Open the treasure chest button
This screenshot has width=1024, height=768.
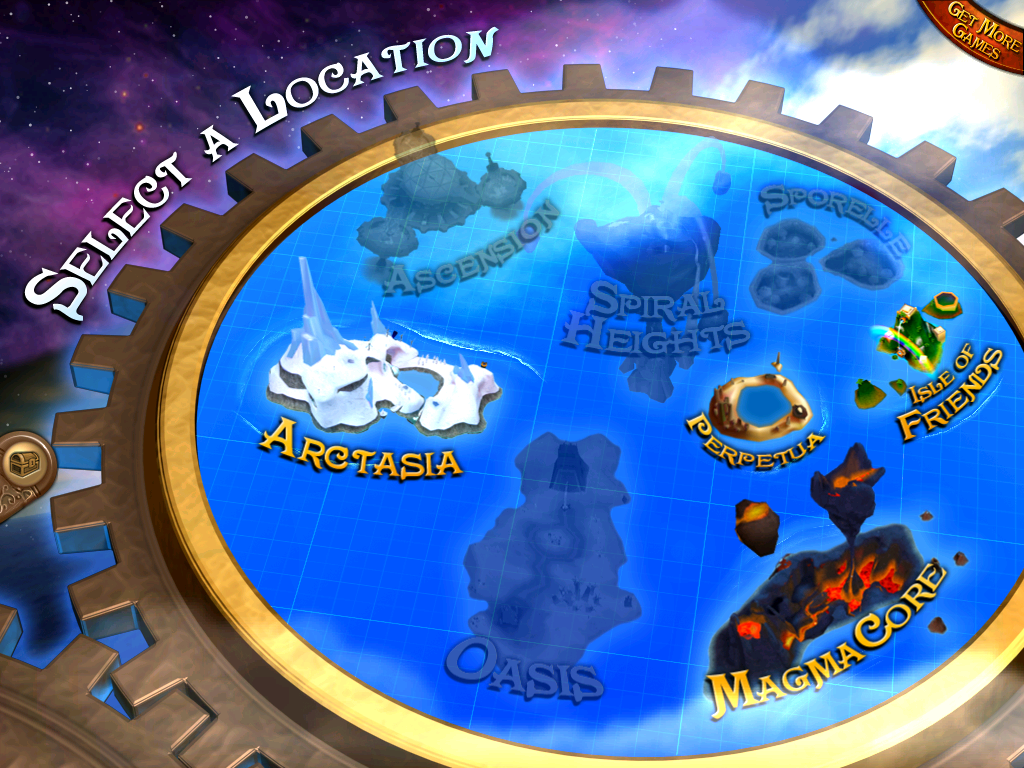coord(20,463)
